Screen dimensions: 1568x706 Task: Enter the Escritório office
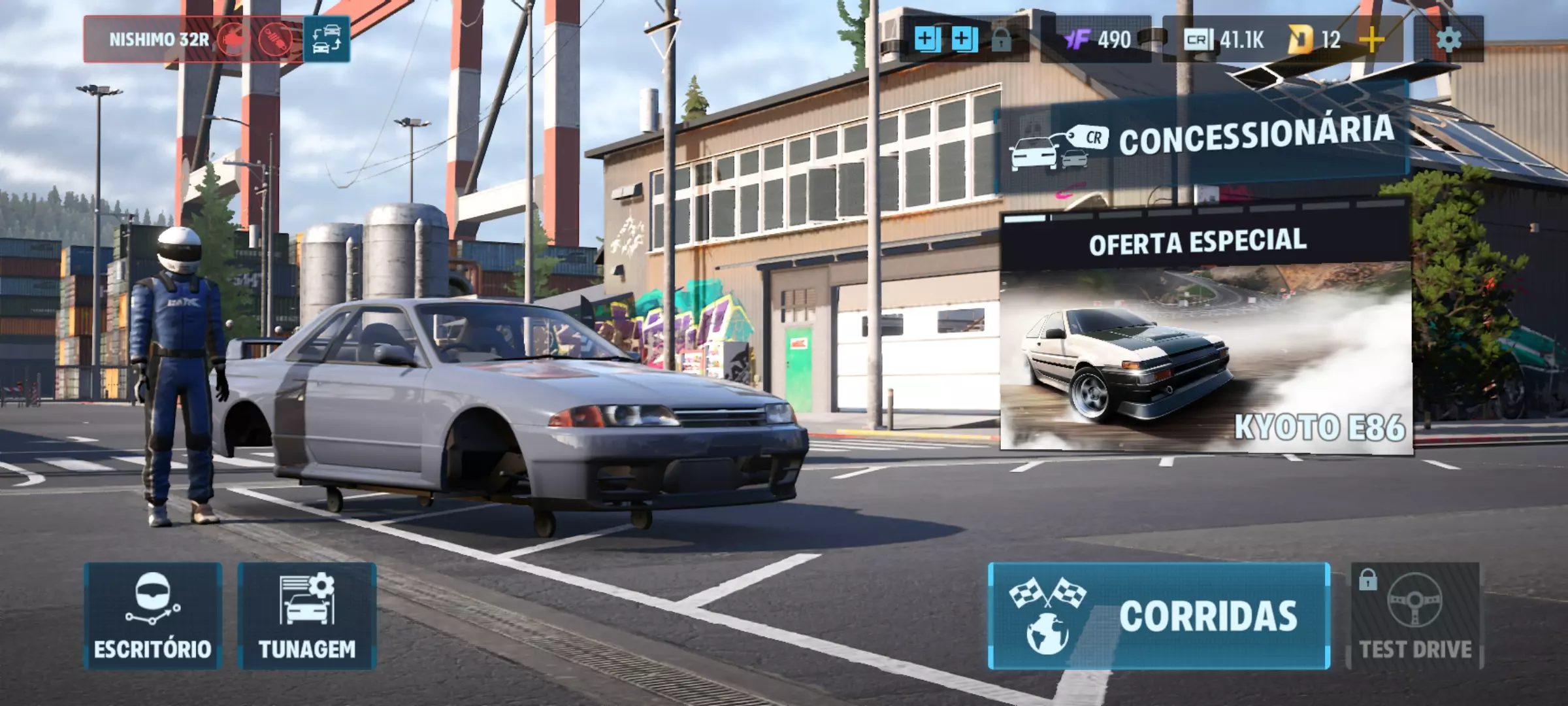click(x=152, y=616)
